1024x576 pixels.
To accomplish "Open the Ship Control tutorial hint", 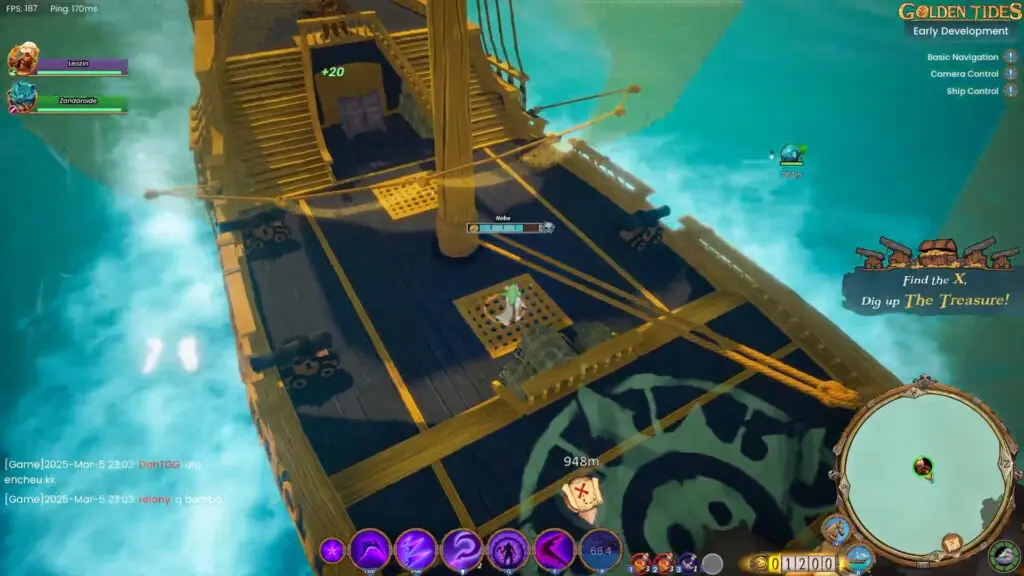I will pyautogui.click(x=1010, y=92).
